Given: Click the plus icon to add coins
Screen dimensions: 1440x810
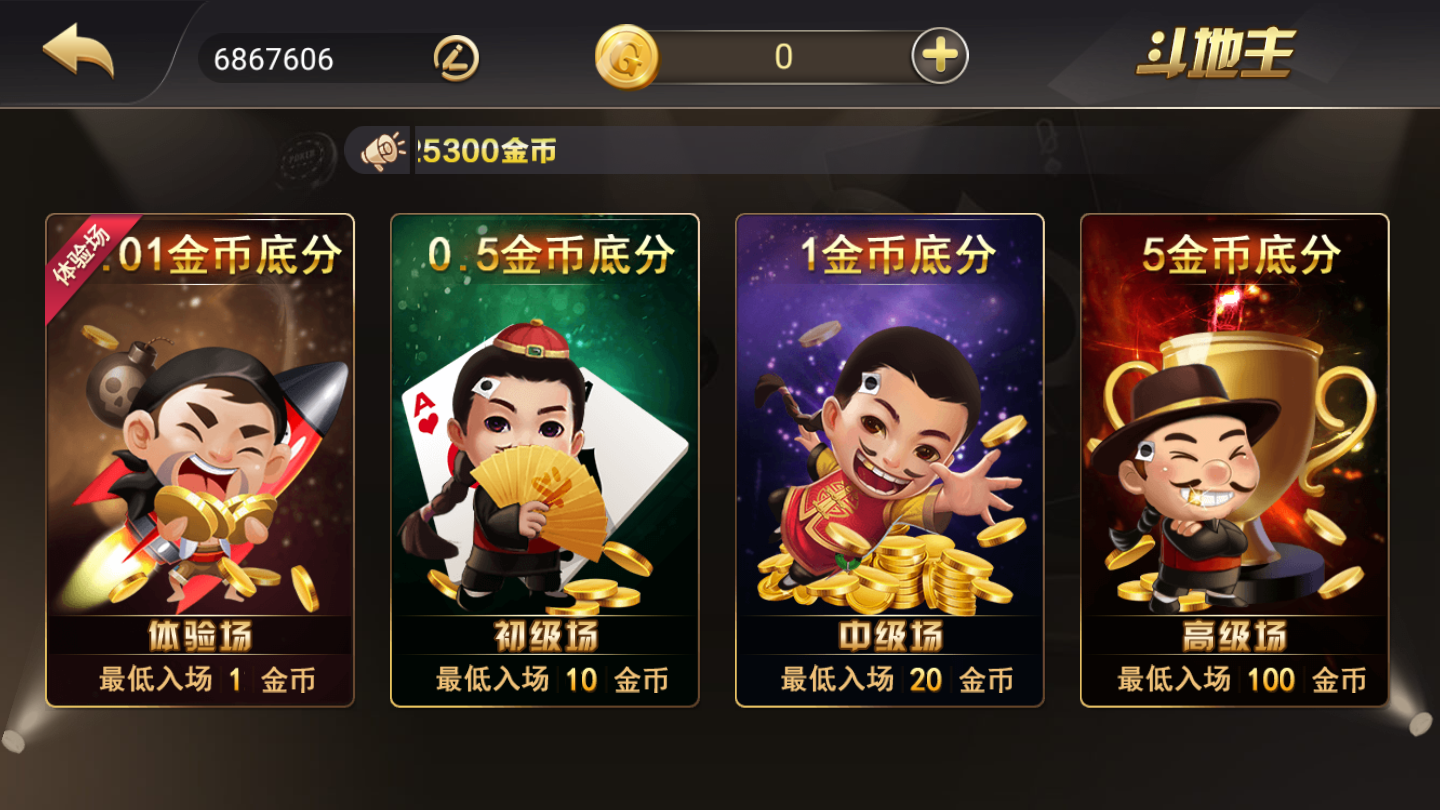Looking at the screenshot, I should [935, 56].
